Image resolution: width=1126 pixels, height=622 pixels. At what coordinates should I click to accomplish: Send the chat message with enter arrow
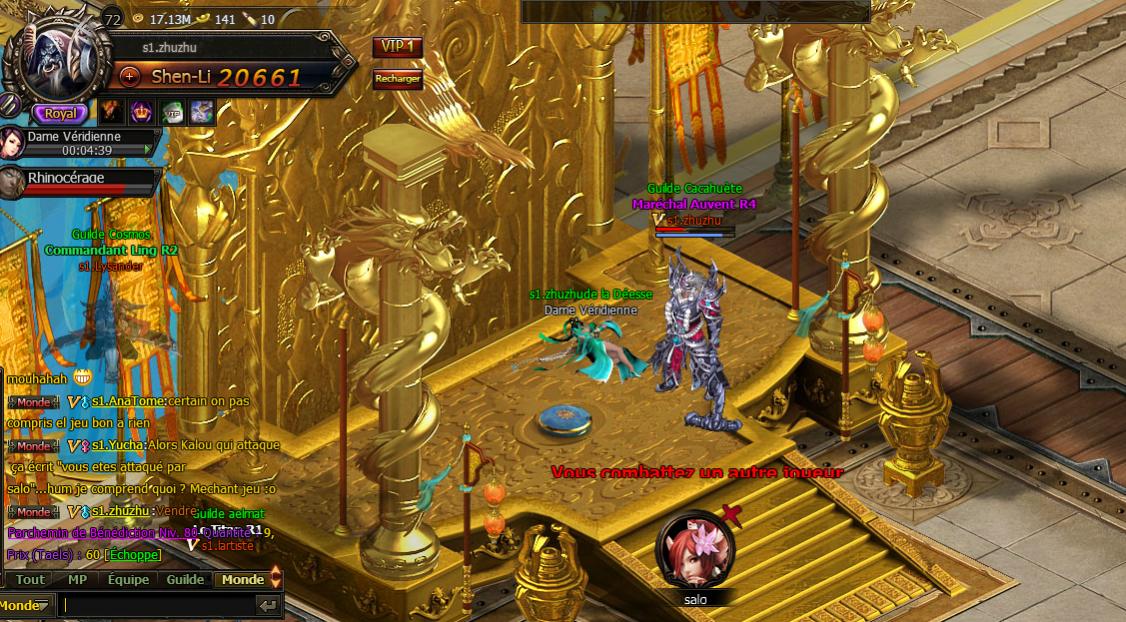[267, 605]
